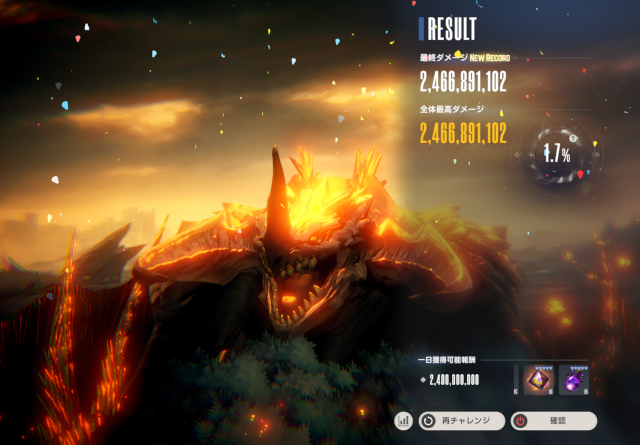Inspect the purple orb reward item

point(575,379)
